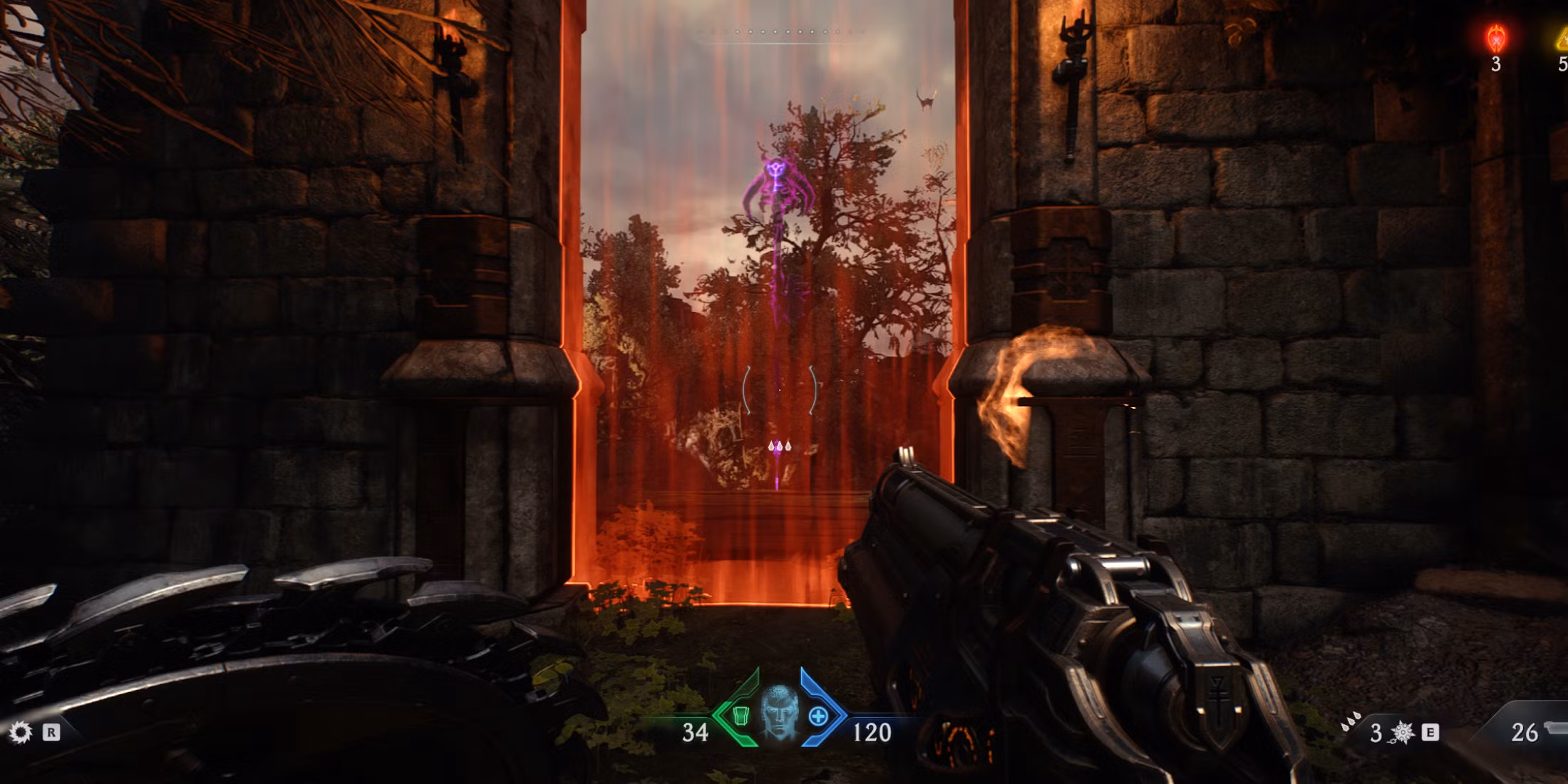Screen dimensions: 1568x784
Task: Click the shield saw icon
Action: [20, 733]
